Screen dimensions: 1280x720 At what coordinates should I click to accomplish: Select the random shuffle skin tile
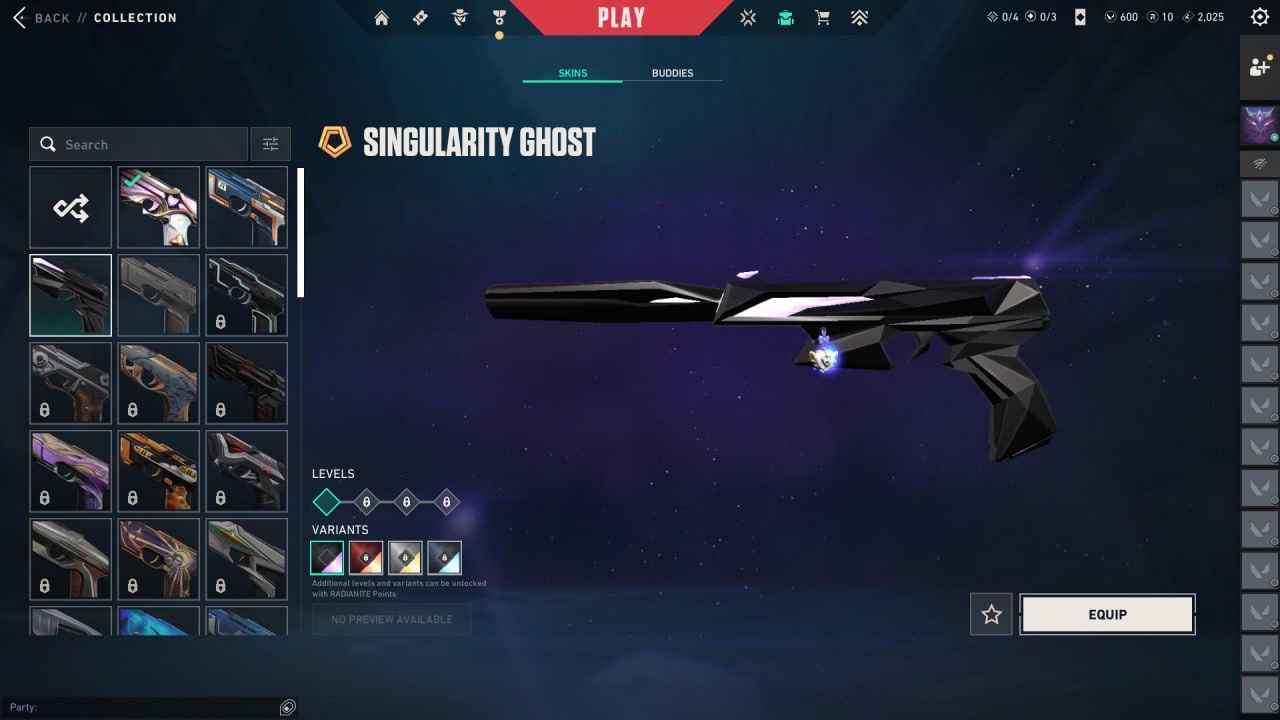coord(71,207)
